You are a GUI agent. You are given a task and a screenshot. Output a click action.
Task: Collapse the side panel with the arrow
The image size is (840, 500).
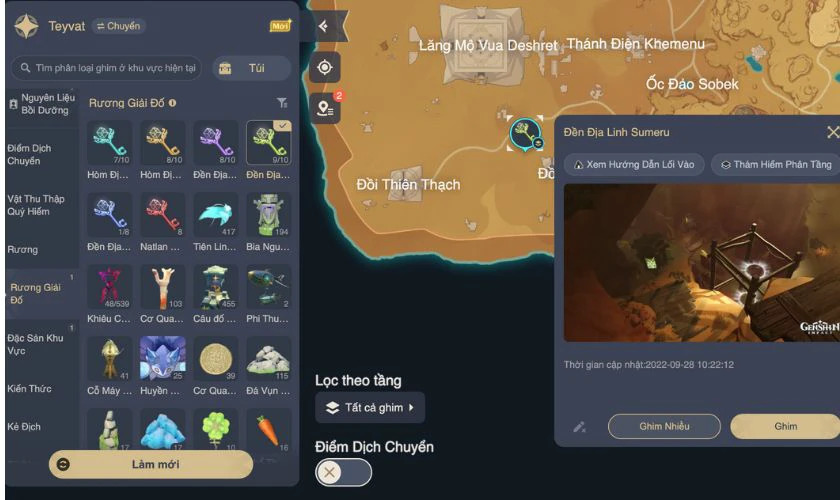click(x=325, y=26)
